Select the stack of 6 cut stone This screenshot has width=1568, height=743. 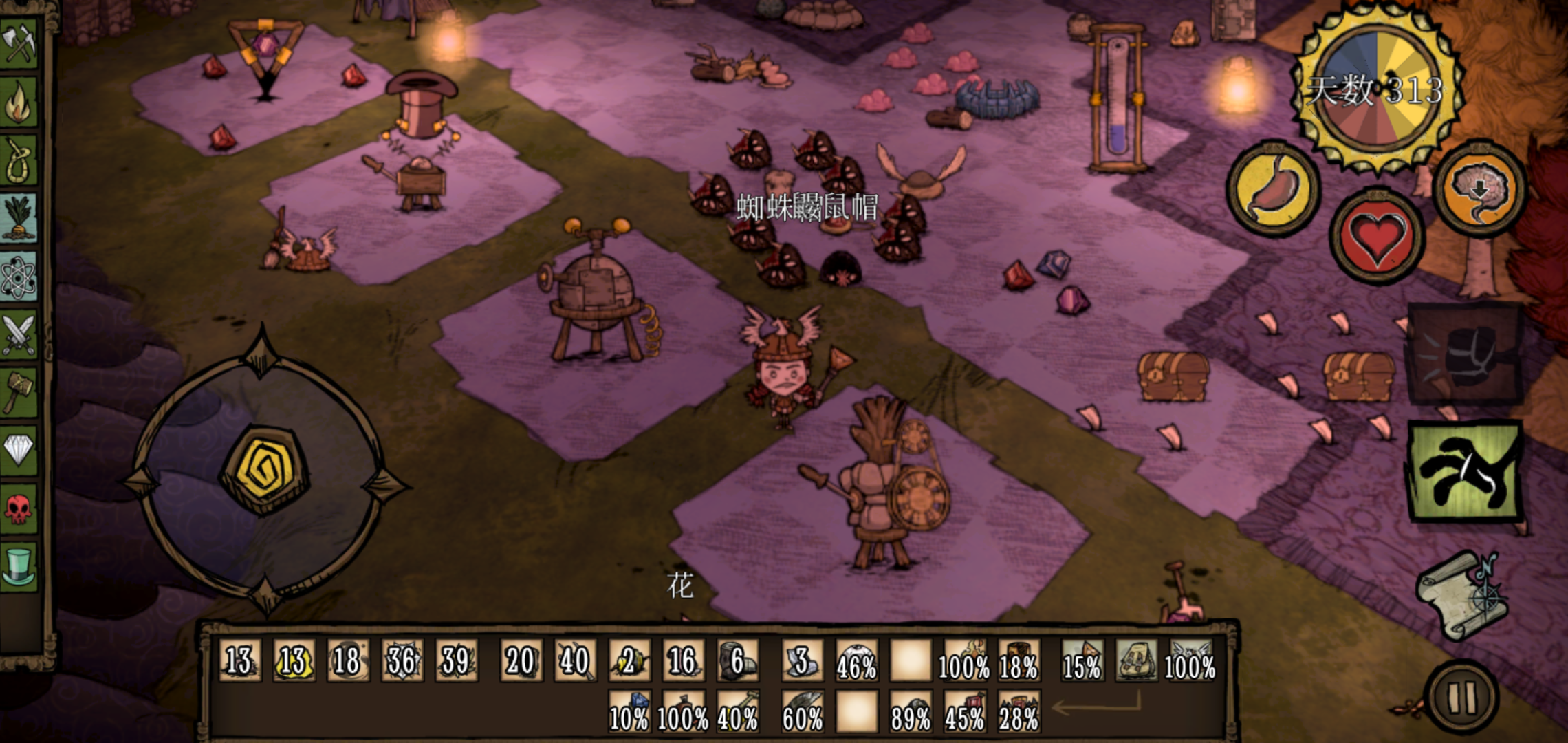coord(737,660)
